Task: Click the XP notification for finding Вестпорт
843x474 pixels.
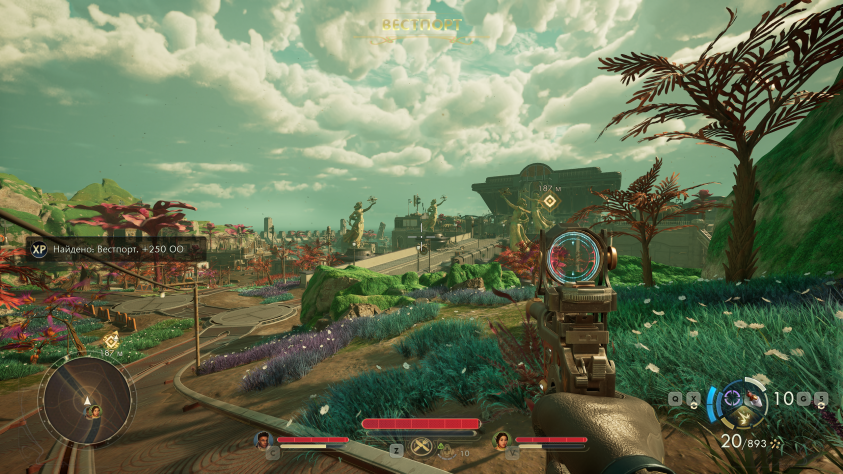Action: tap(116, 249)
